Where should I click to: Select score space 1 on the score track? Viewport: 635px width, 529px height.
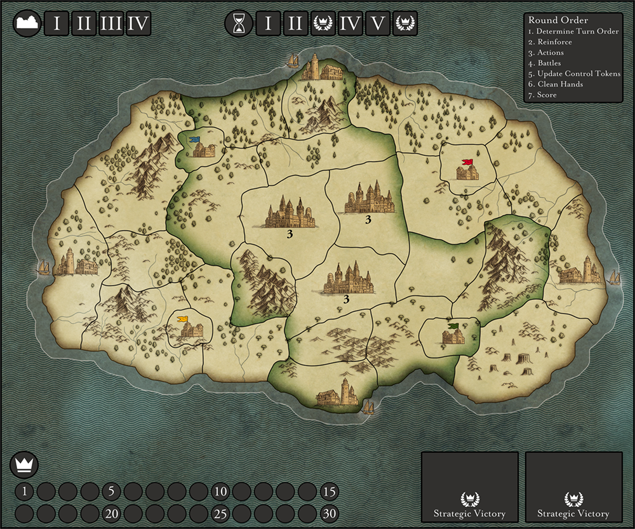[x=25, y=491]
